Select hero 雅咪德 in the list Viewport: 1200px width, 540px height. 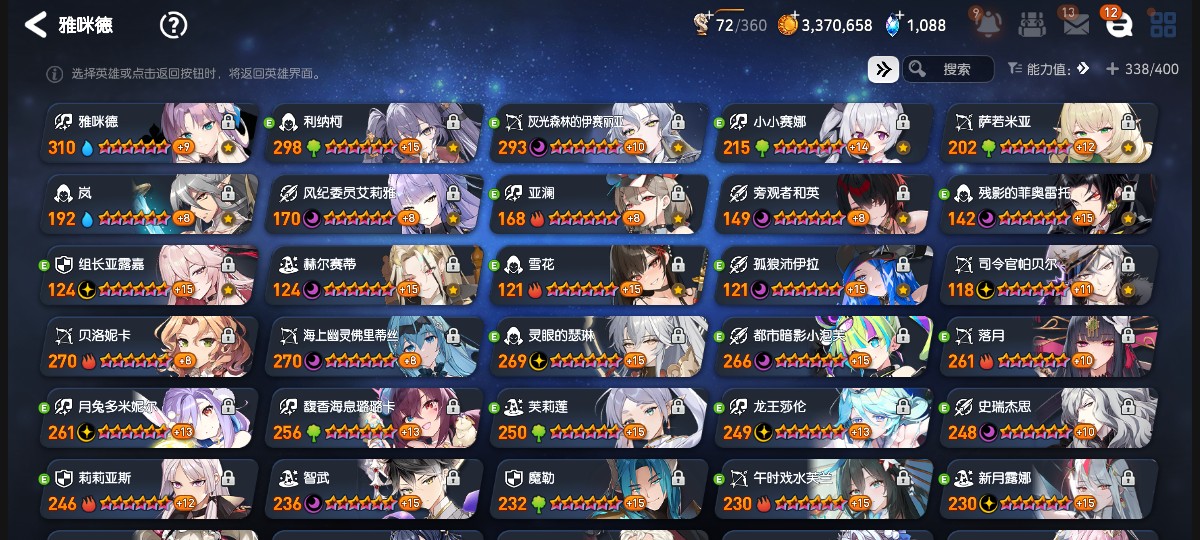pos(150,133)
